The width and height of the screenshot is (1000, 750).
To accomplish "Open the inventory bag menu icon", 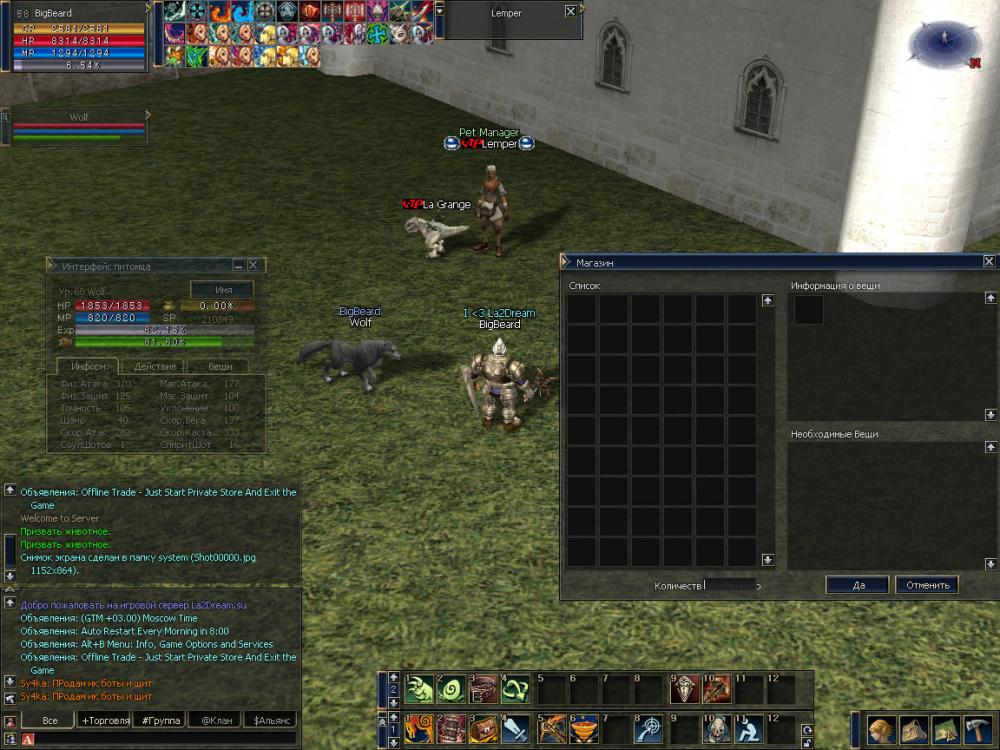I will [x=912, y=729].
